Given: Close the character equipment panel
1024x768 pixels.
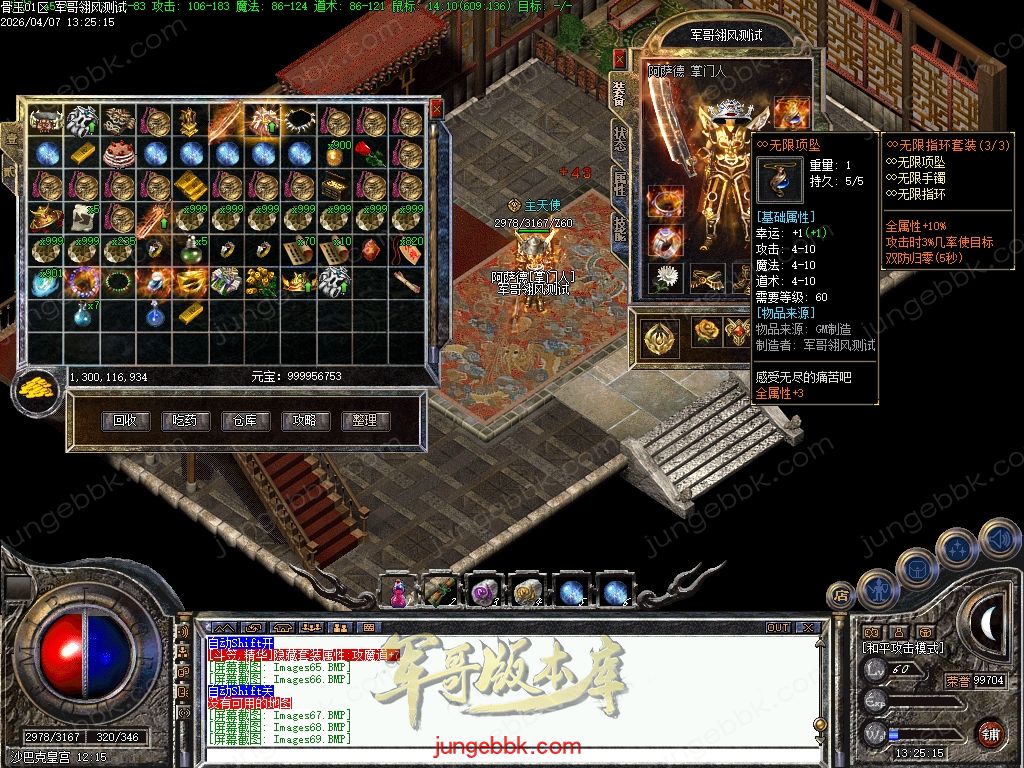Looking at the screenshot, I should (620, 59).
